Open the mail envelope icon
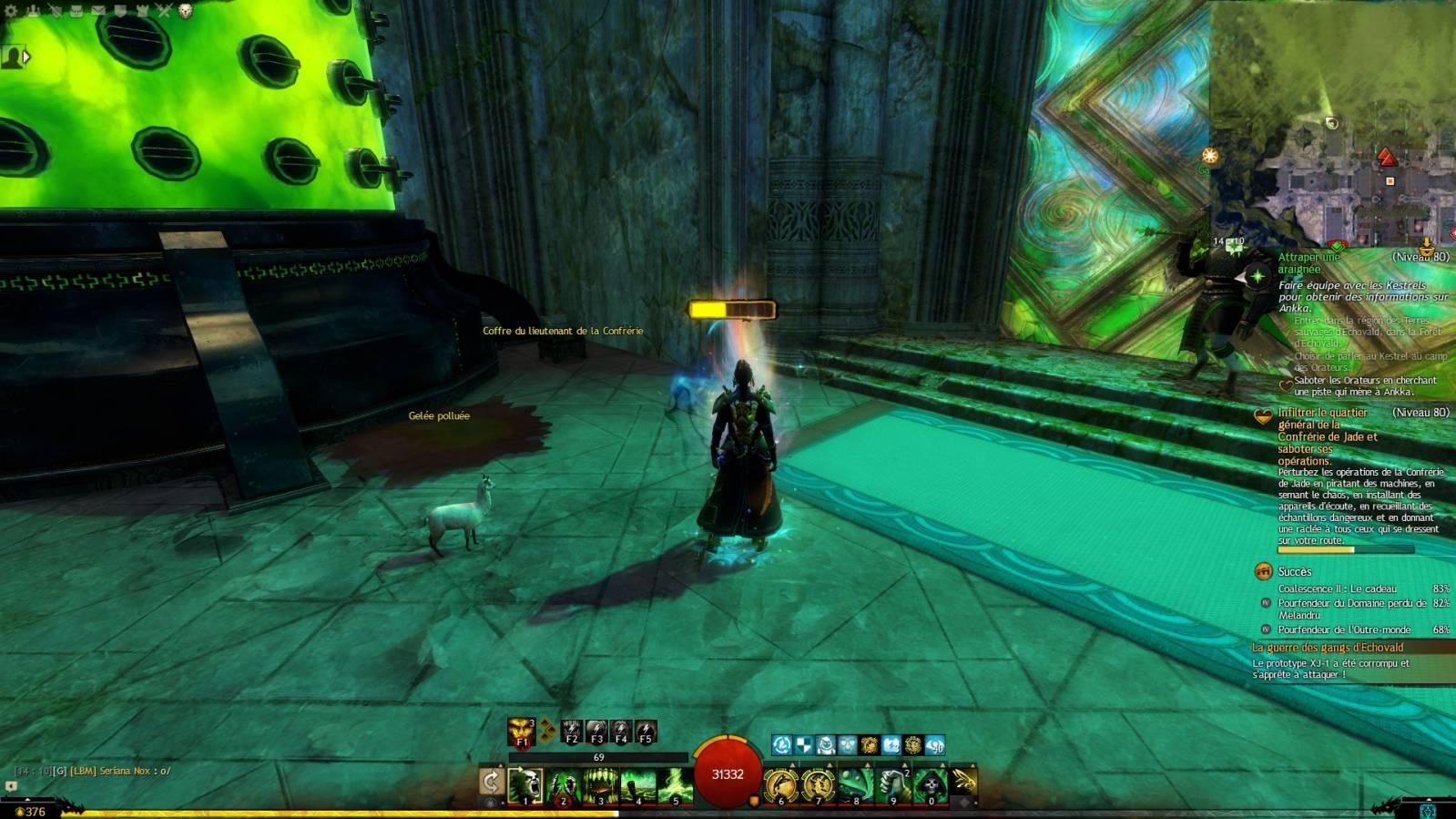Viewport: 1456px width, 819px height. click(x=98, y=11)
